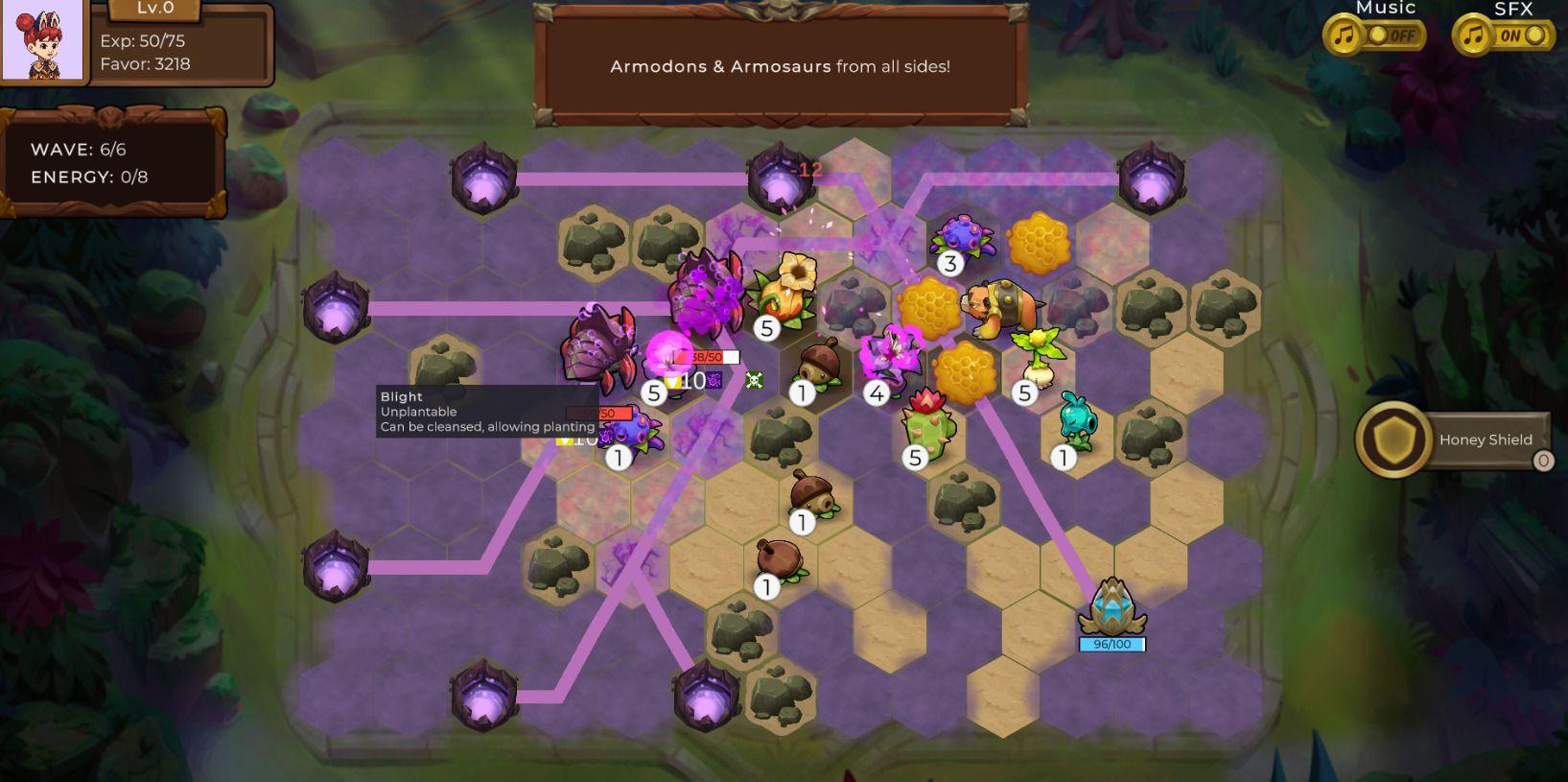Click the player avatar portrait
Viewport: 1568px width, 782px height.
[x=43, y=43]
